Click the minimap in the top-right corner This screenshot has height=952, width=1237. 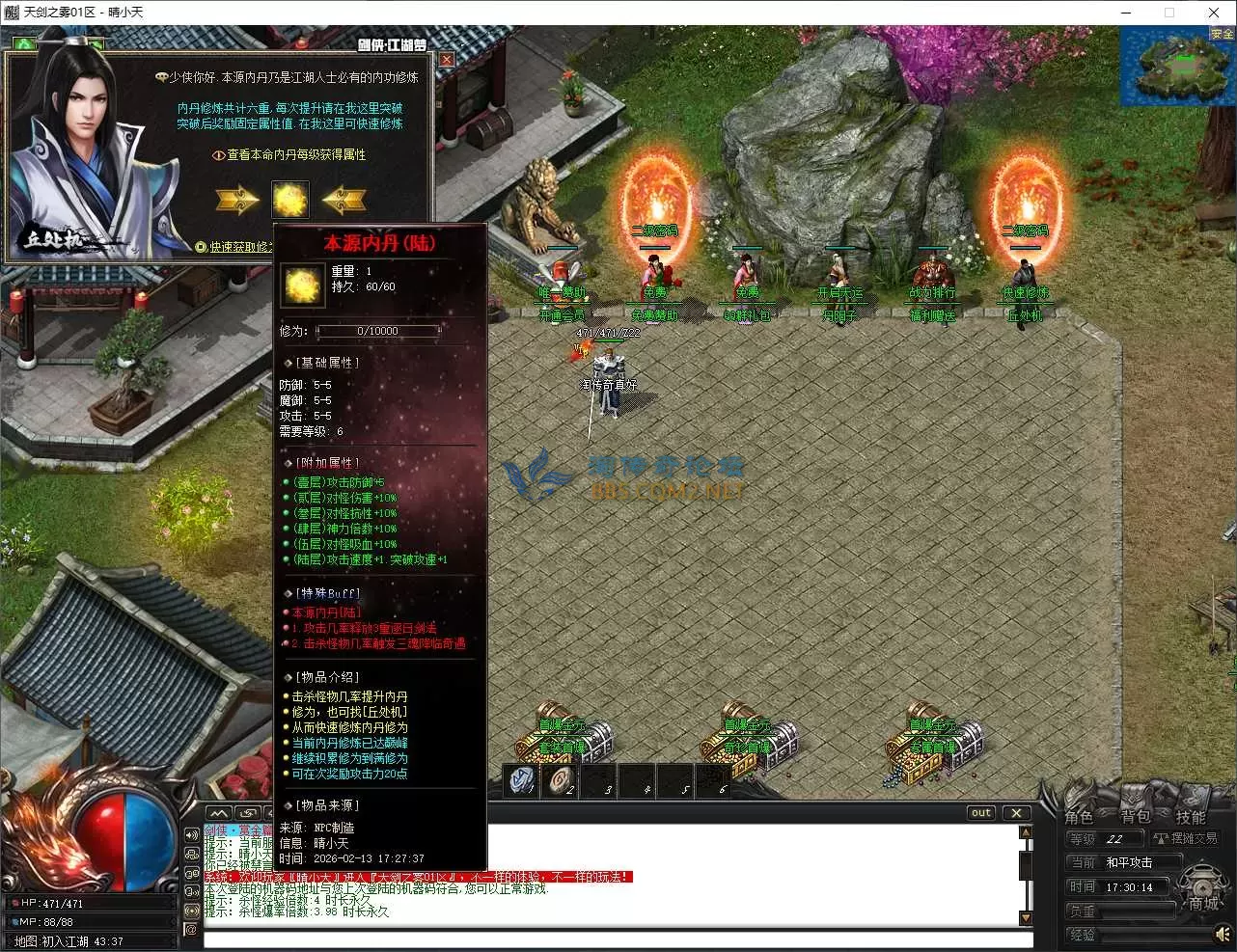(x=1177, y=68)
